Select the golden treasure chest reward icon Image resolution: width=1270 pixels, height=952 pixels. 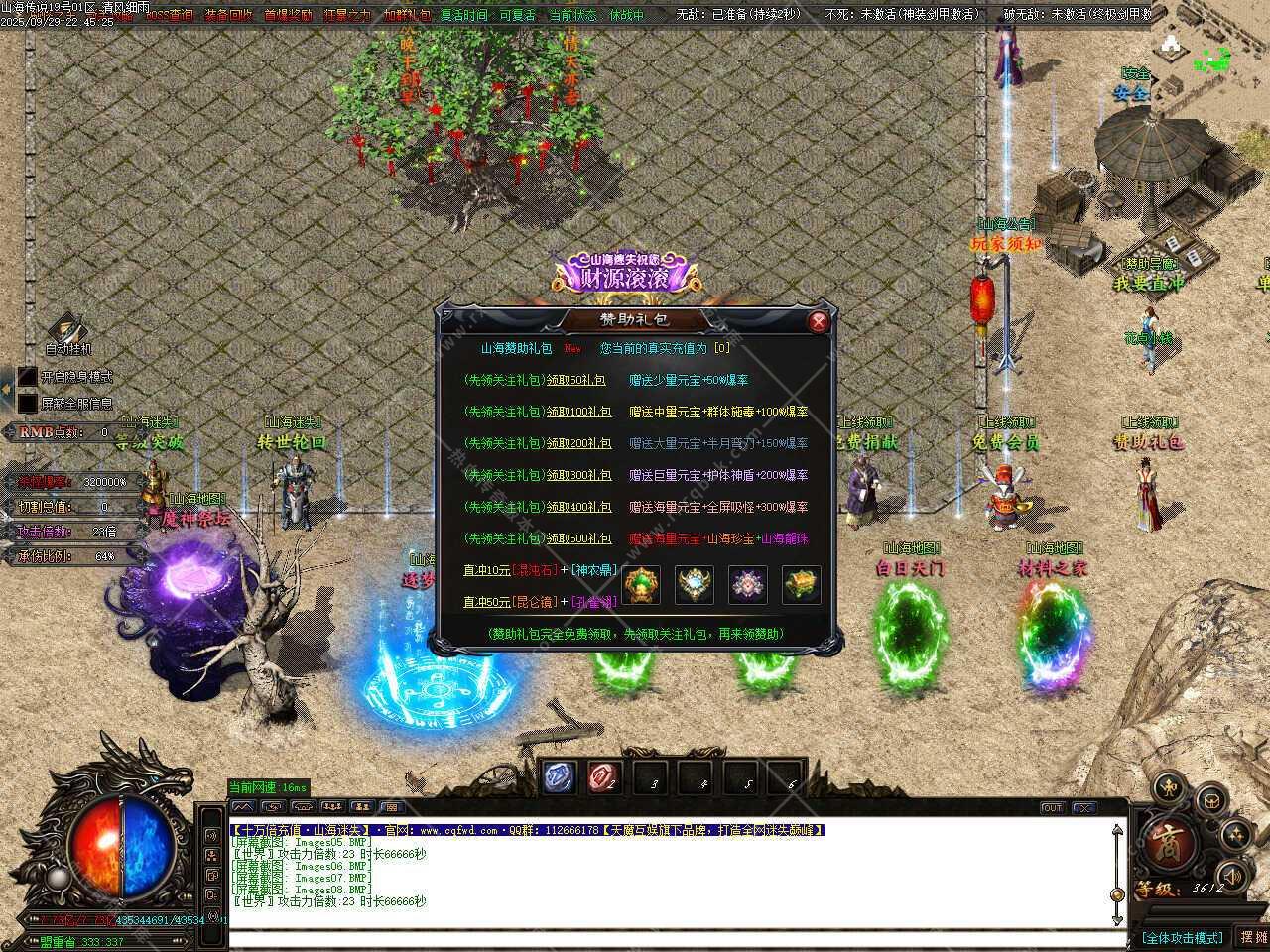[801, 585]
